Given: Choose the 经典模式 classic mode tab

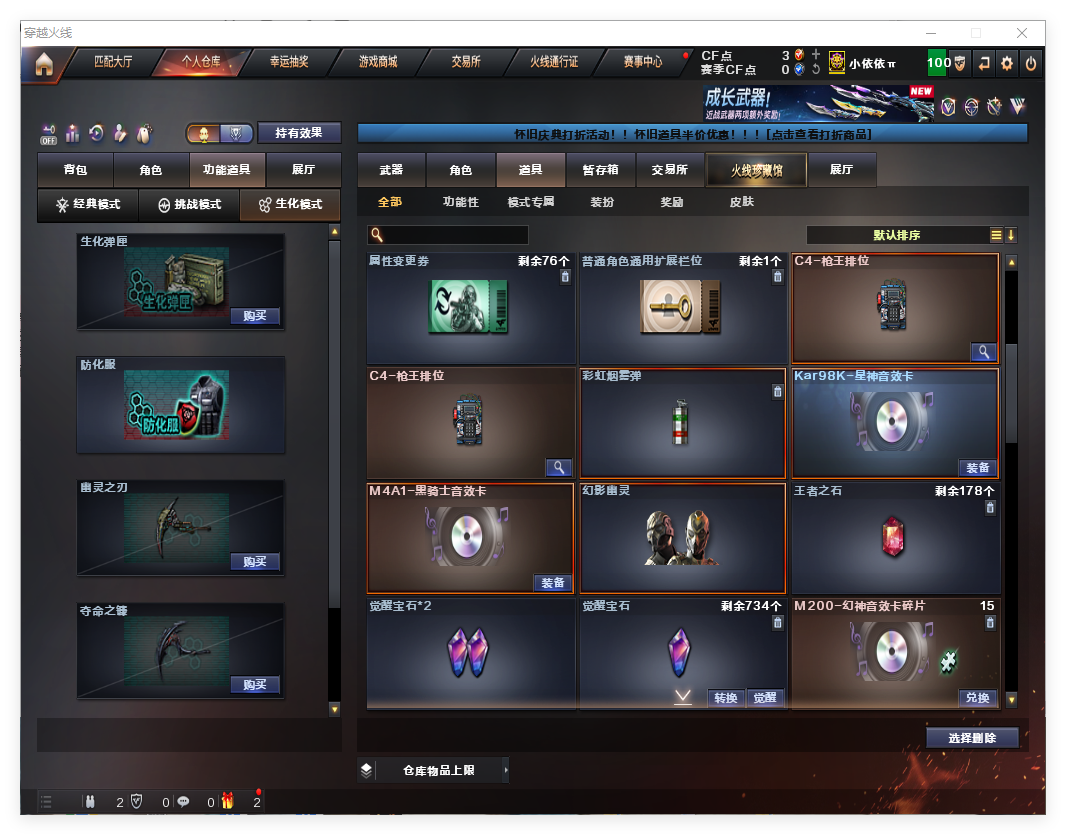Looking at the screenshot, I should pyautogui.click(x=88, y=205).
